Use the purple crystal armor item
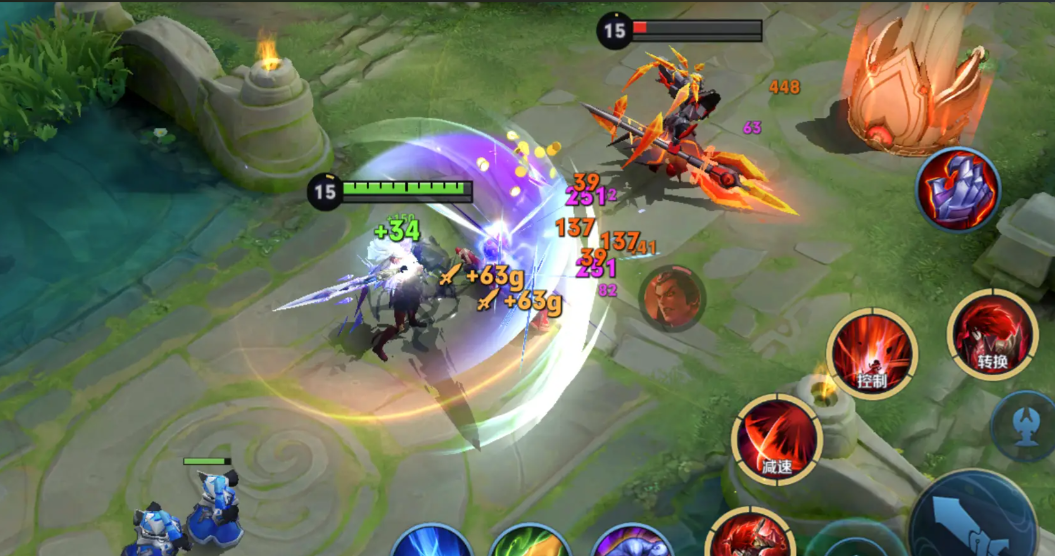 [958, 189]
